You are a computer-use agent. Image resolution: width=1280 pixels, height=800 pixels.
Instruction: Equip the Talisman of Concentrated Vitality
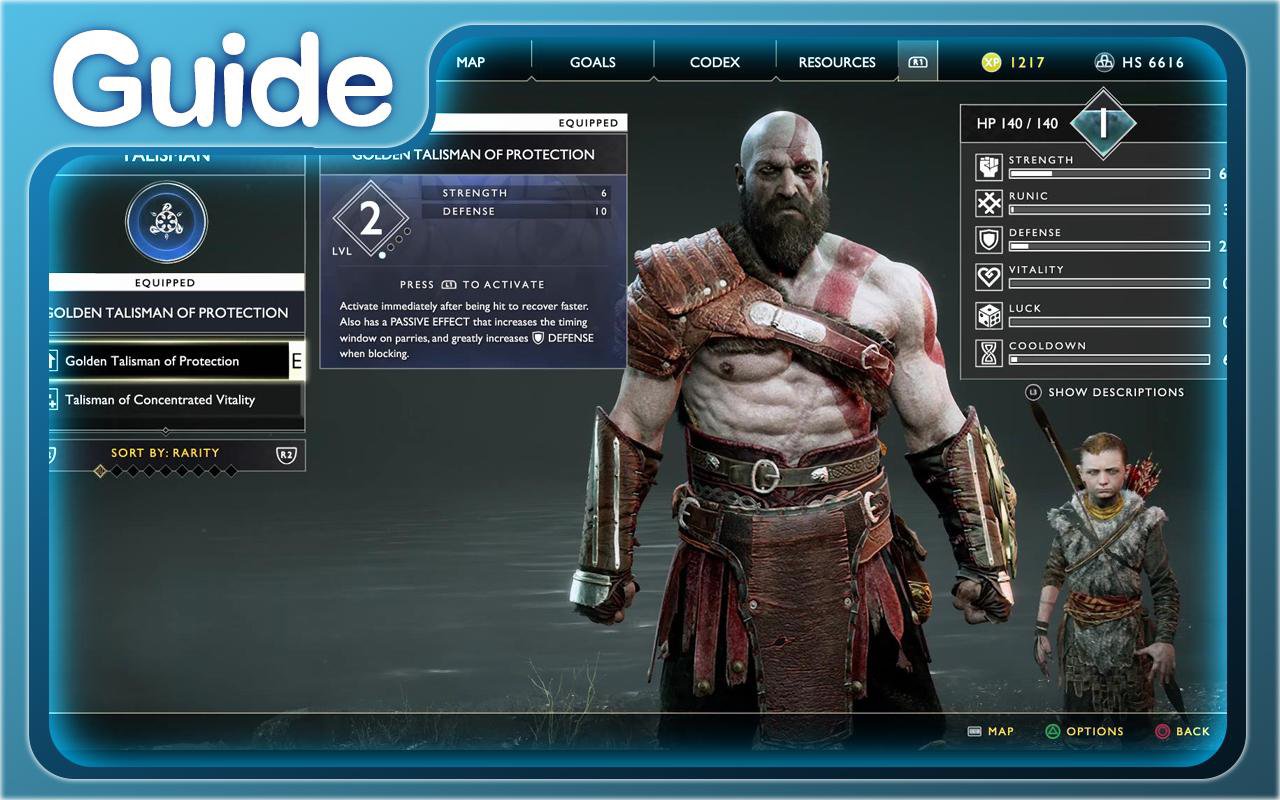160,400
